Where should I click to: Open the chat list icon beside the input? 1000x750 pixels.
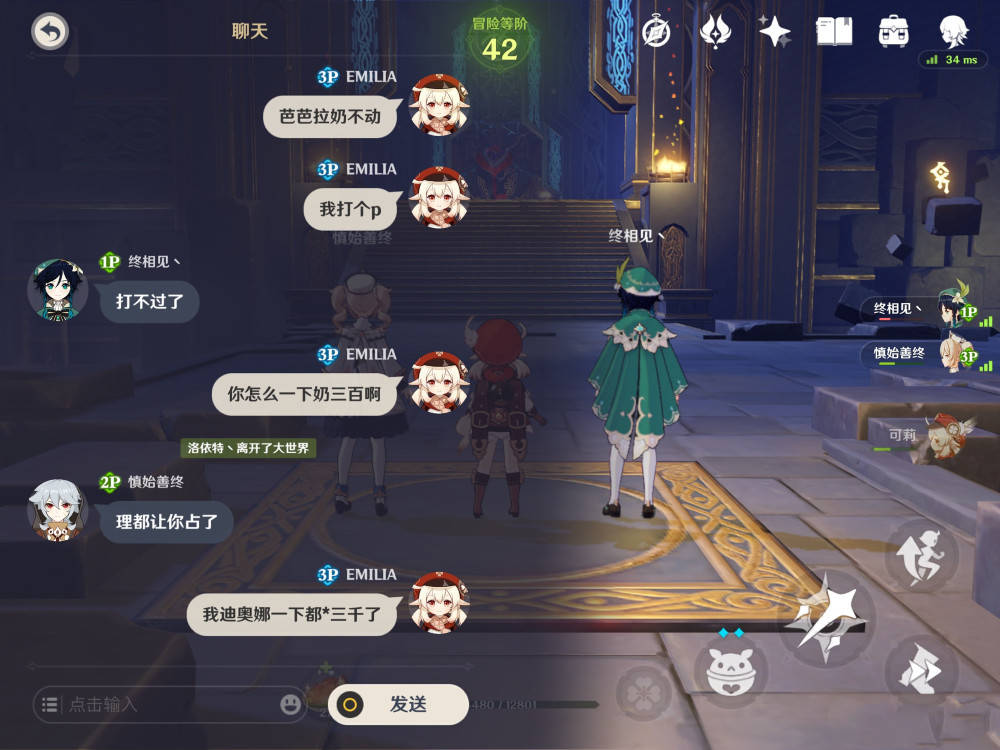click(49, 705)
